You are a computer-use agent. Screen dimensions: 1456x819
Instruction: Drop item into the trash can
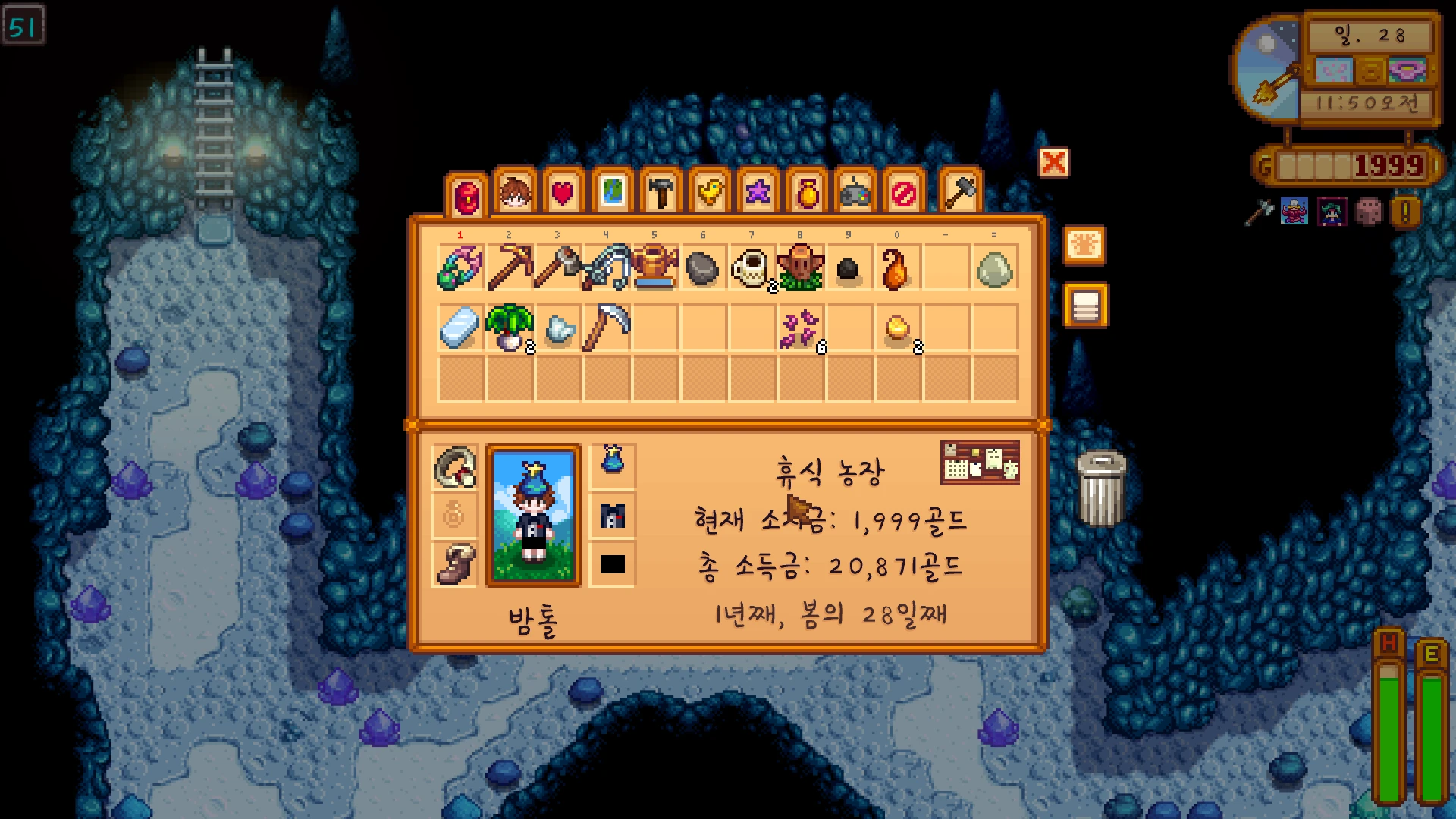pos(1101,489)
